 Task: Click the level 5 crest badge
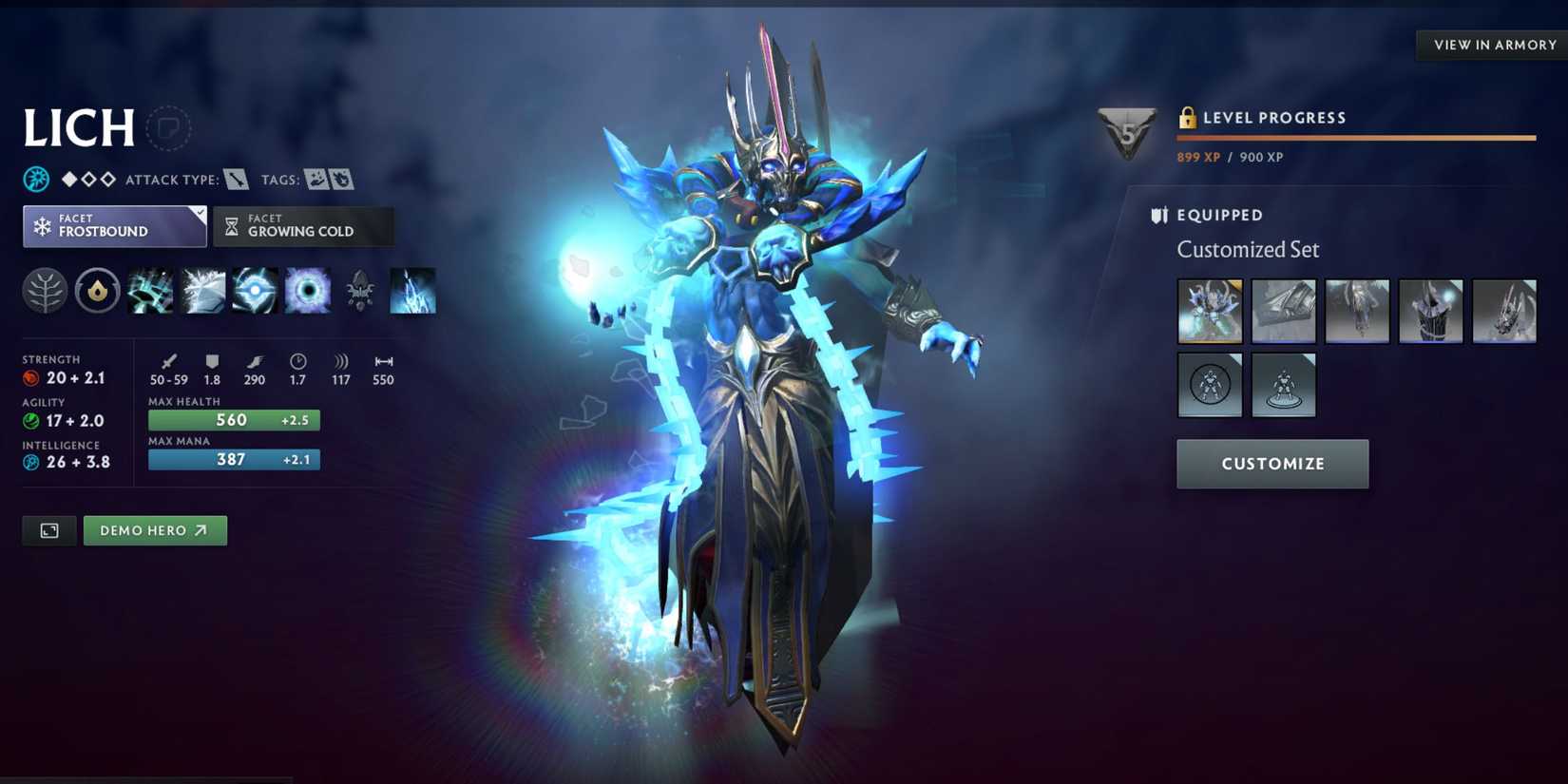(1125, 129)
